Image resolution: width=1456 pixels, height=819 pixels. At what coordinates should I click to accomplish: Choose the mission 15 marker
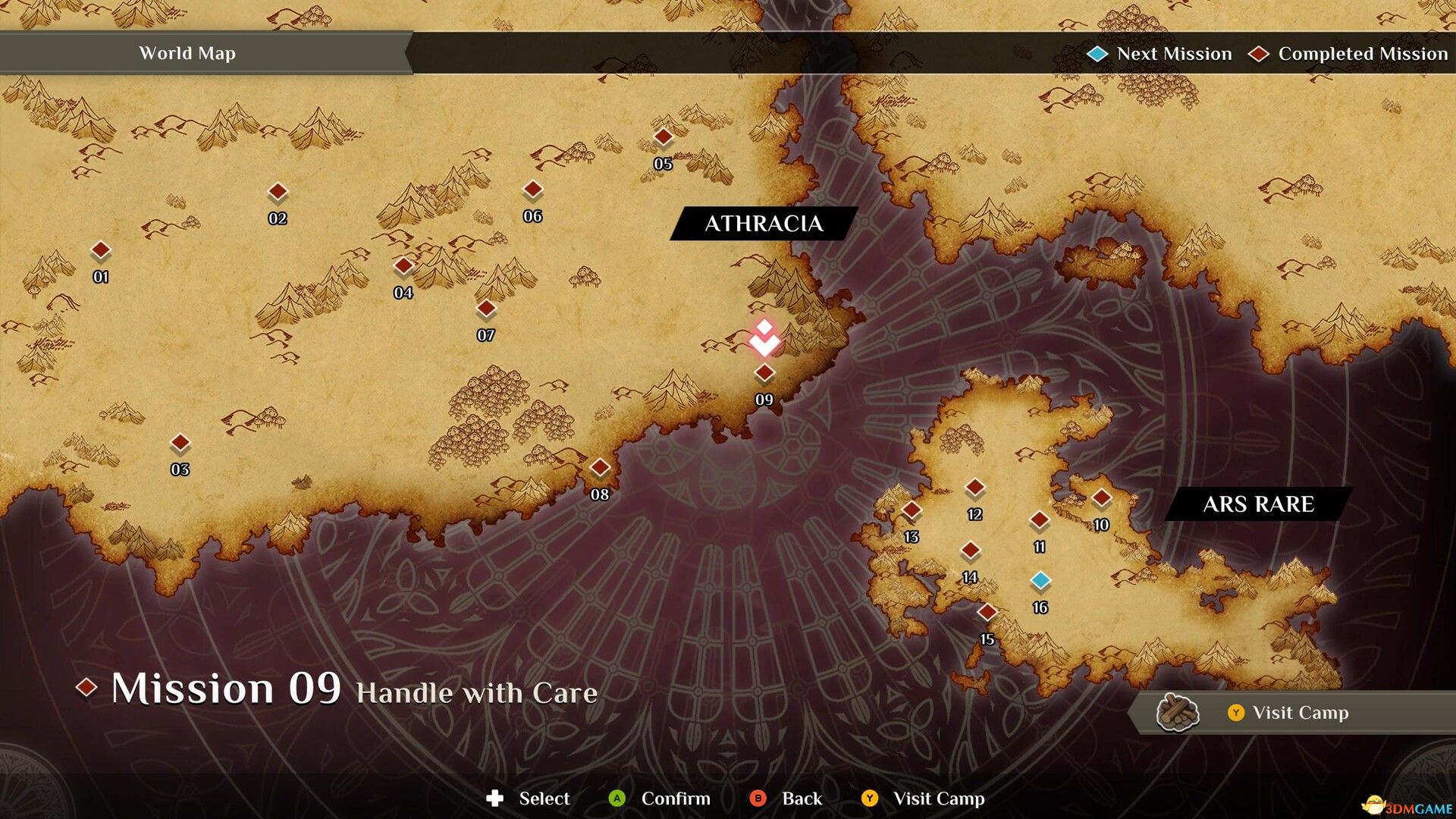[987, 612]
